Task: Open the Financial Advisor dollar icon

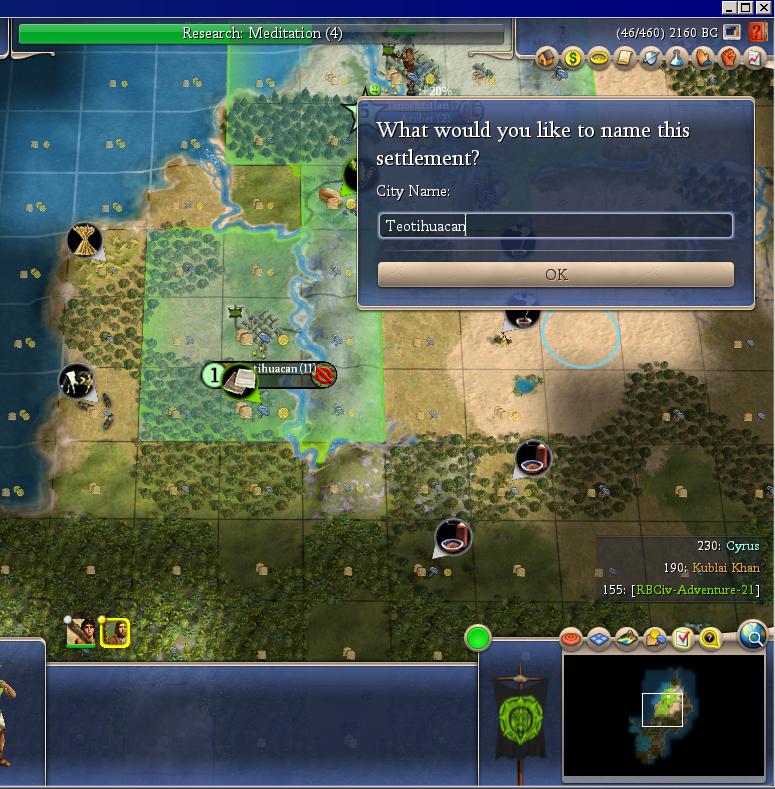Action: [573, 58]
